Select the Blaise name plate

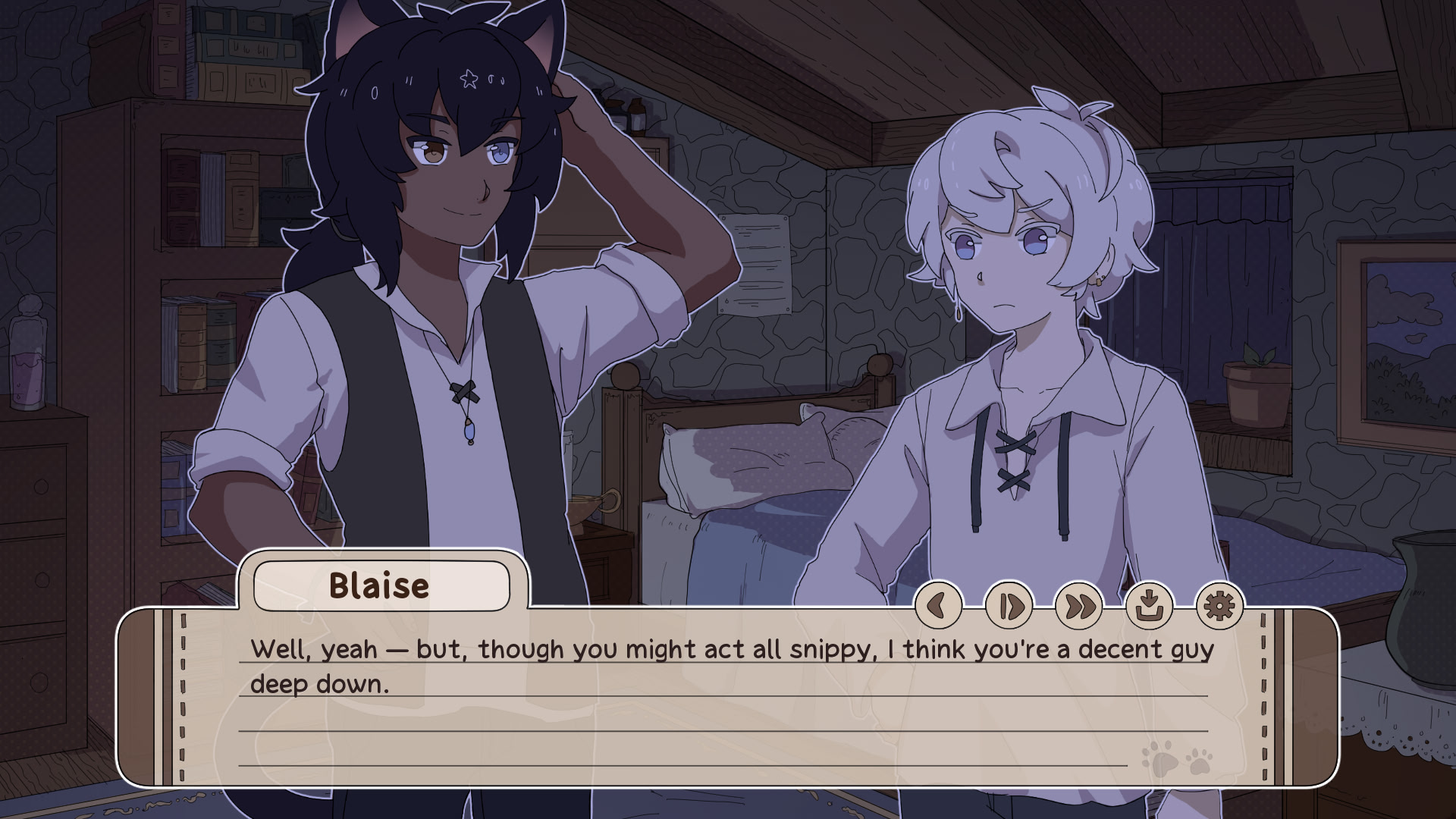coord(383,584)
